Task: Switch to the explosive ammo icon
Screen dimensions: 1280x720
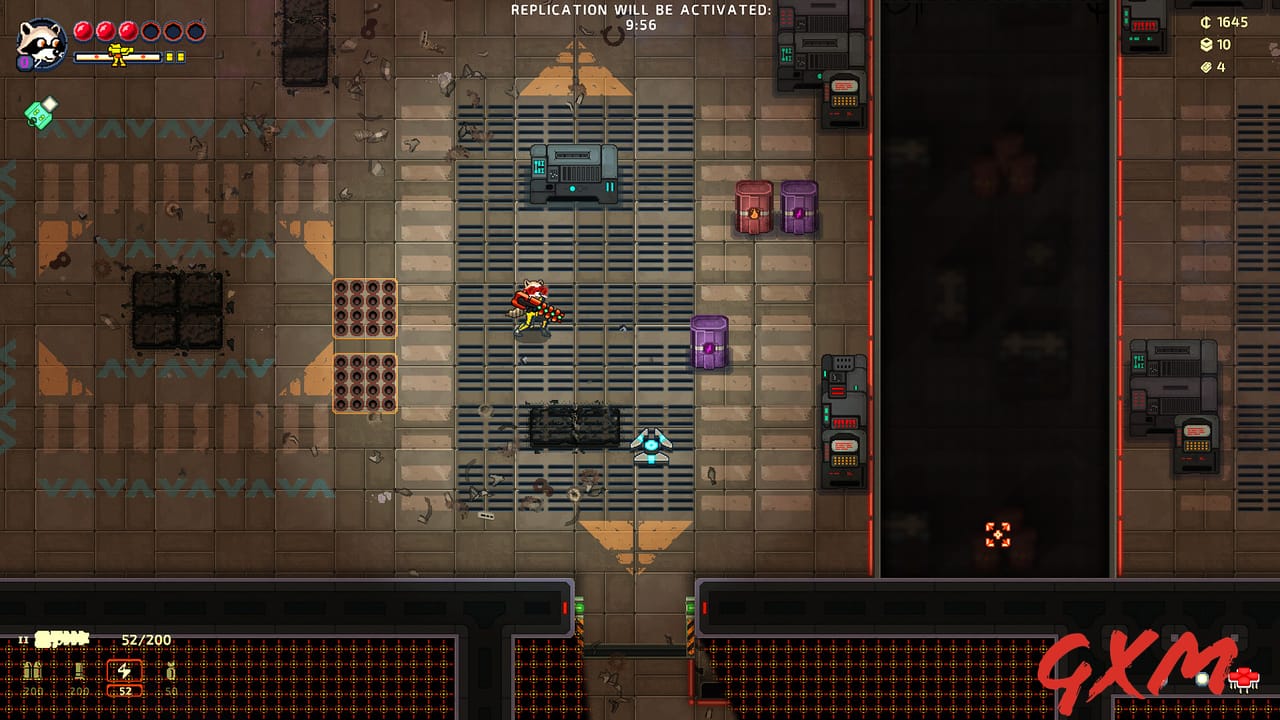Action: [x=170, y=671]
